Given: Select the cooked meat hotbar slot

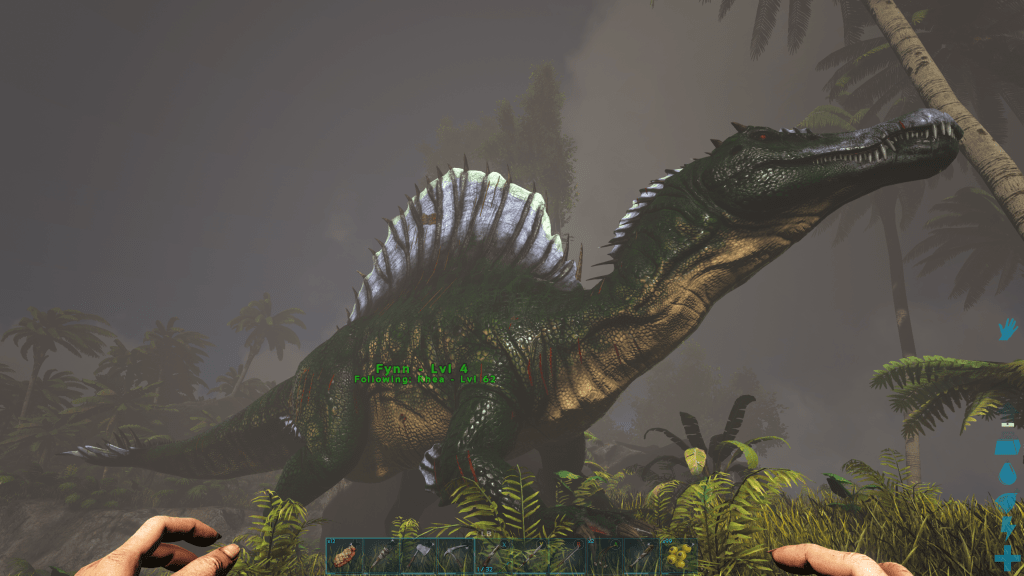Looking at the screenshot, I should [344, 556].
